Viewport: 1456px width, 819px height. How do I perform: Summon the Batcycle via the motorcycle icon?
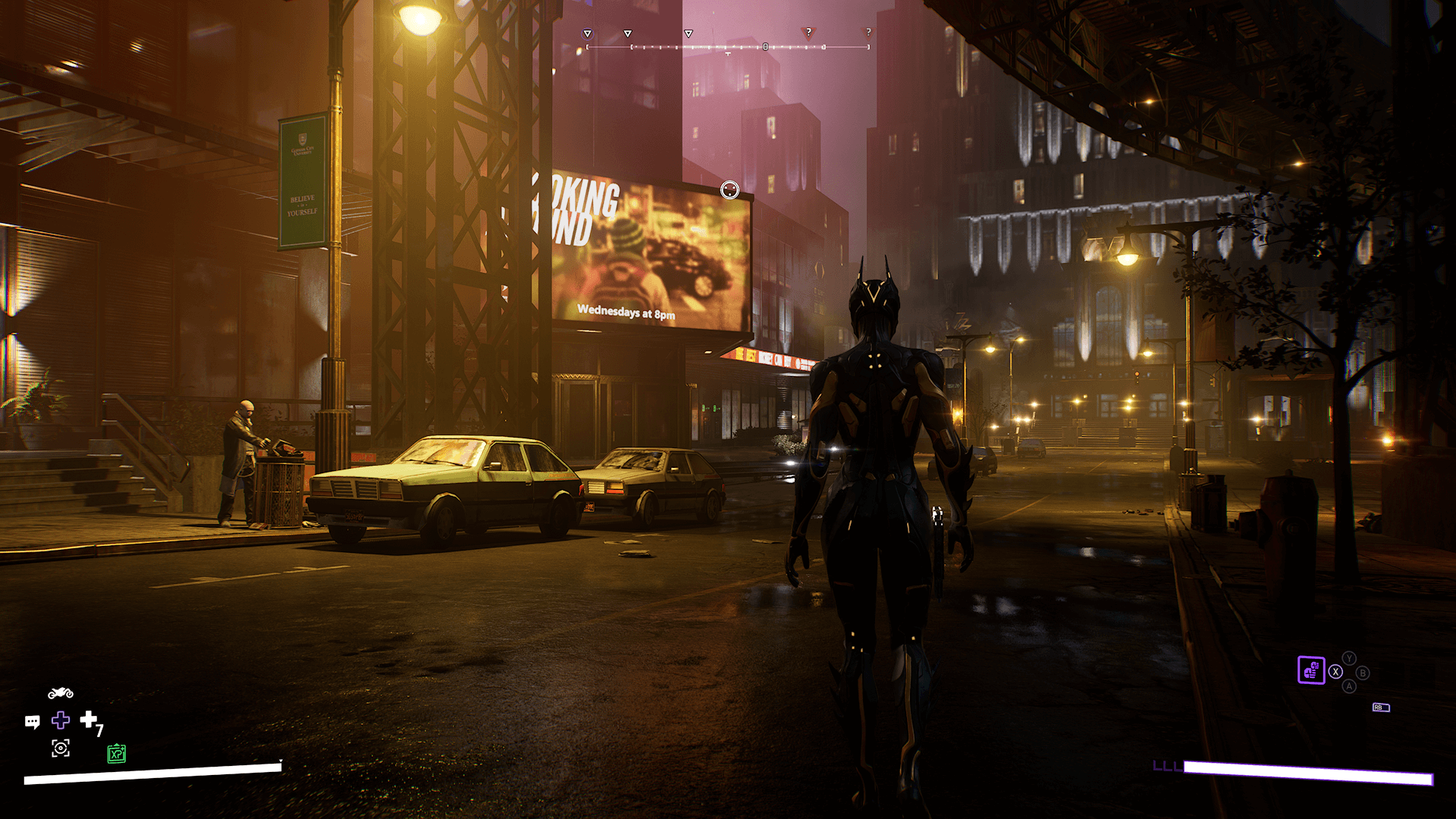pos(61,693)
